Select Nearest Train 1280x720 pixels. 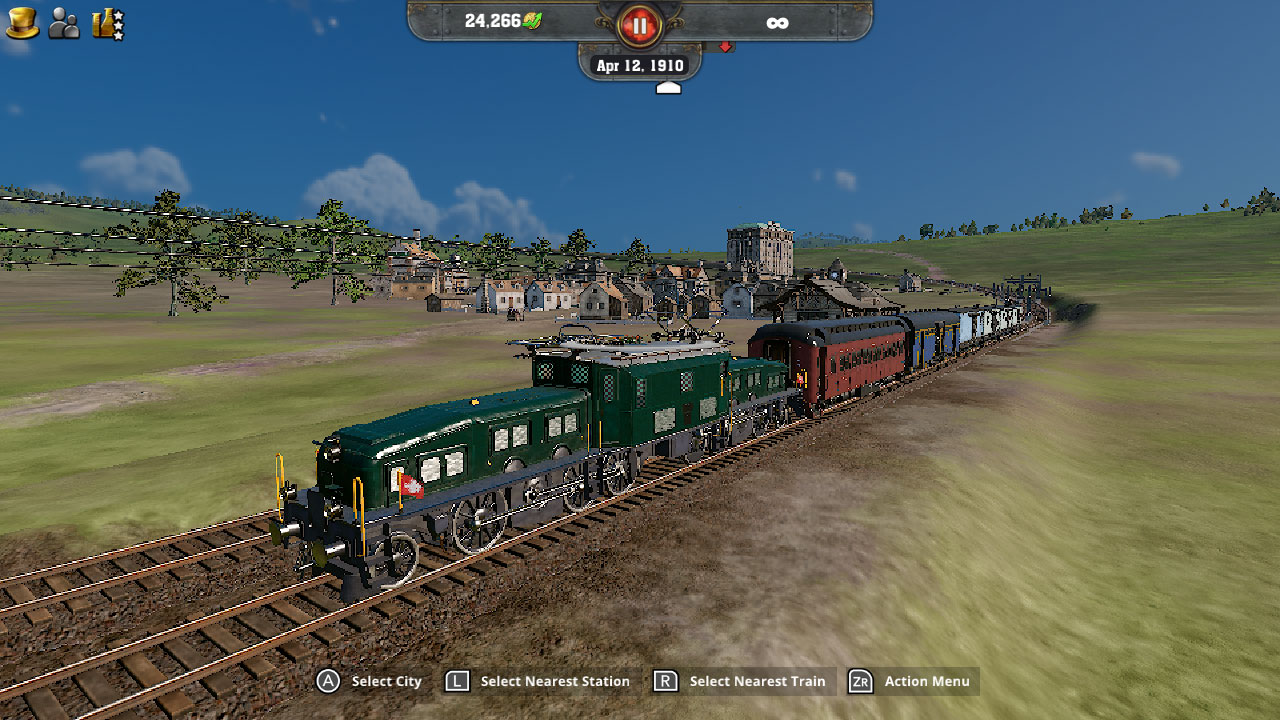click(x=757, y=681)
